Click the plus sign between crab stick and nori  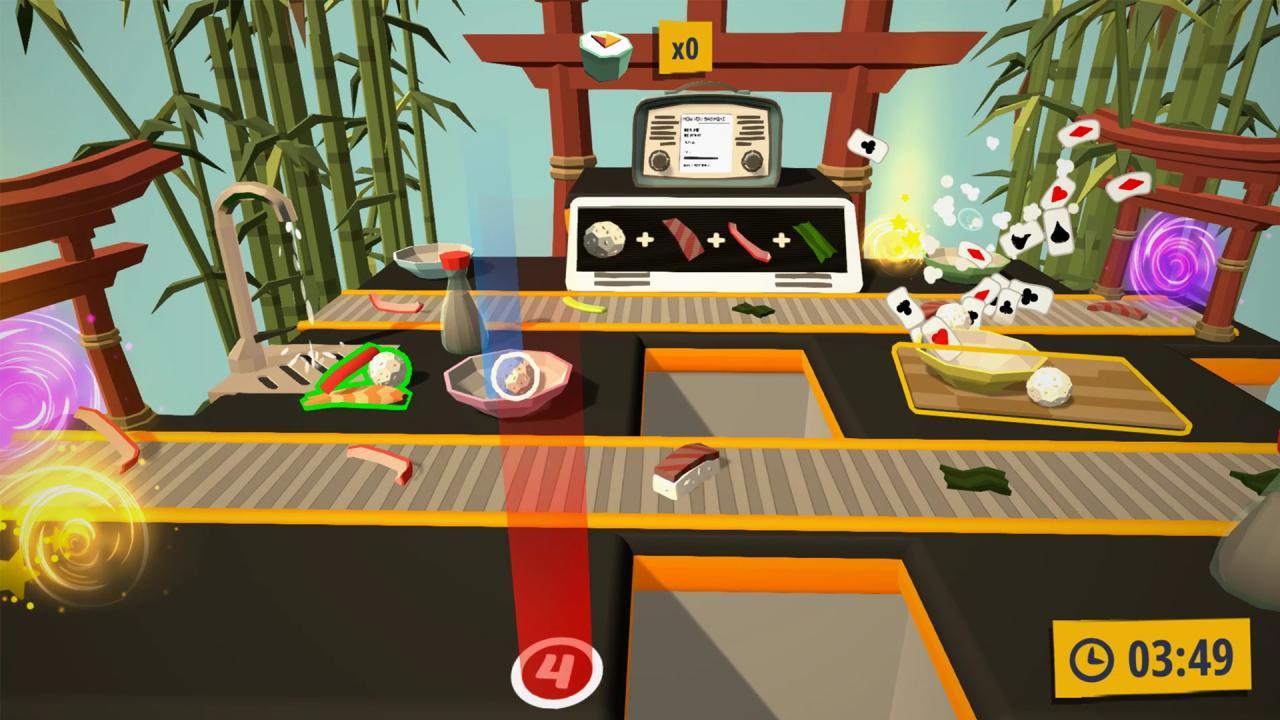pyautogui.click(x=782, y=240)
